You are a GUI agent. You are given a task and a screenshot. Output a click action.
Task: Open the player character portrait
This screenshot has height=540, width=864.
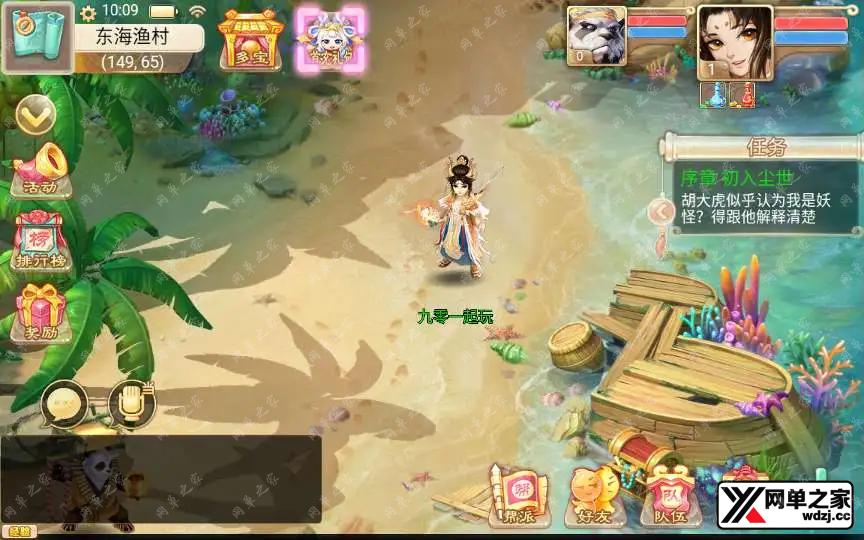pos(734,40)
